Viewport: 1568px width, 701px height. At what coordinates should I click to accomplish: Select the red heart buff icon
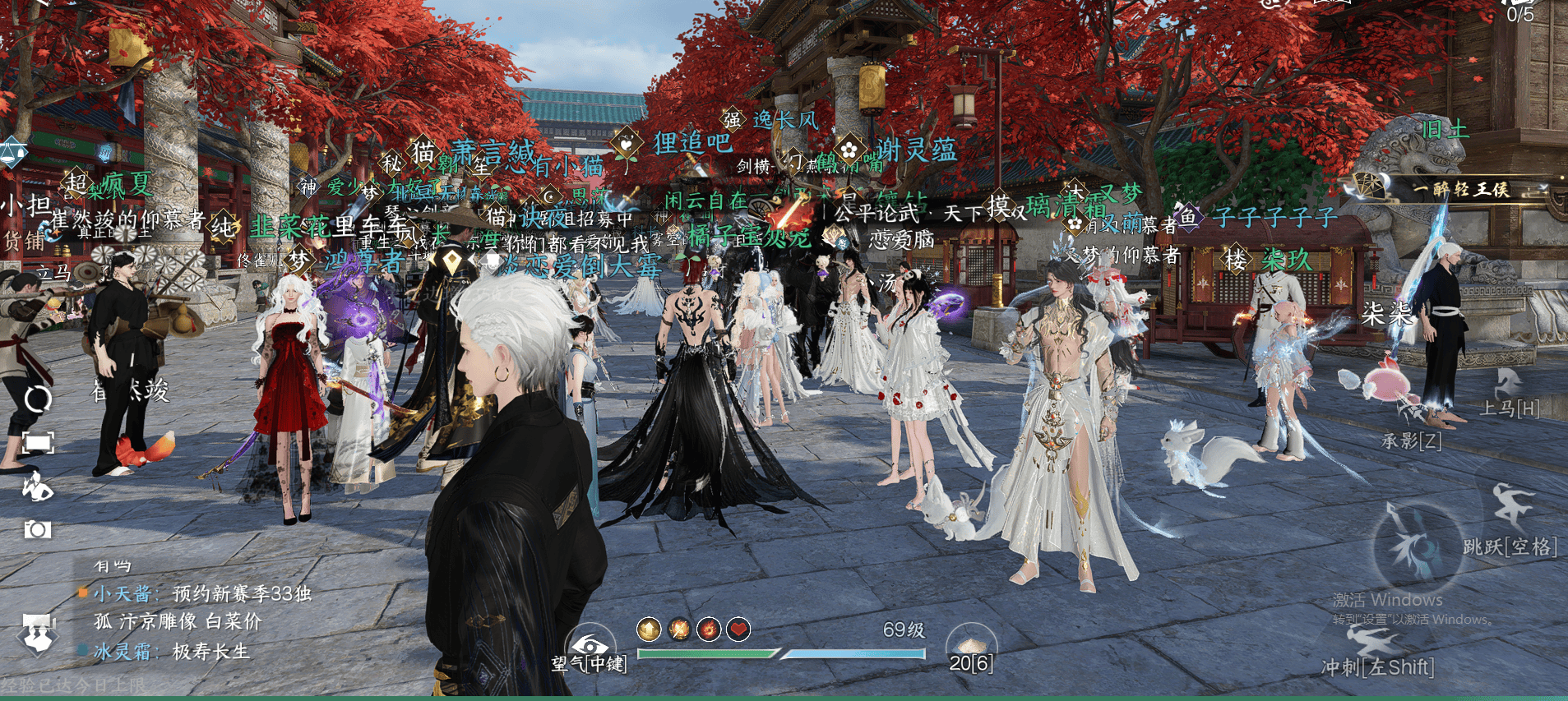tap(738, 630)
